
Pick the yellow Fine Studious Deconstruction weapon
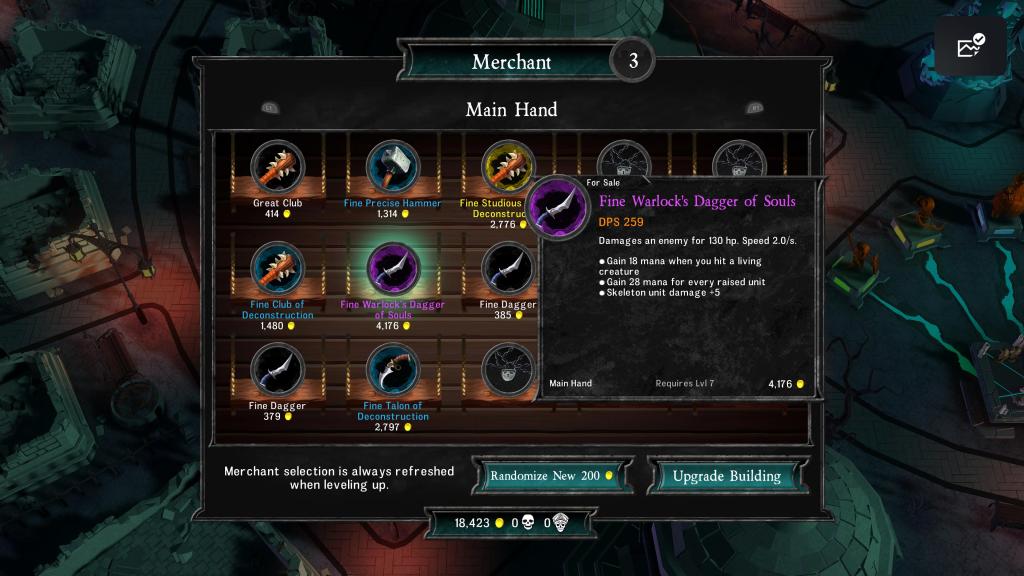coord(507,166)
